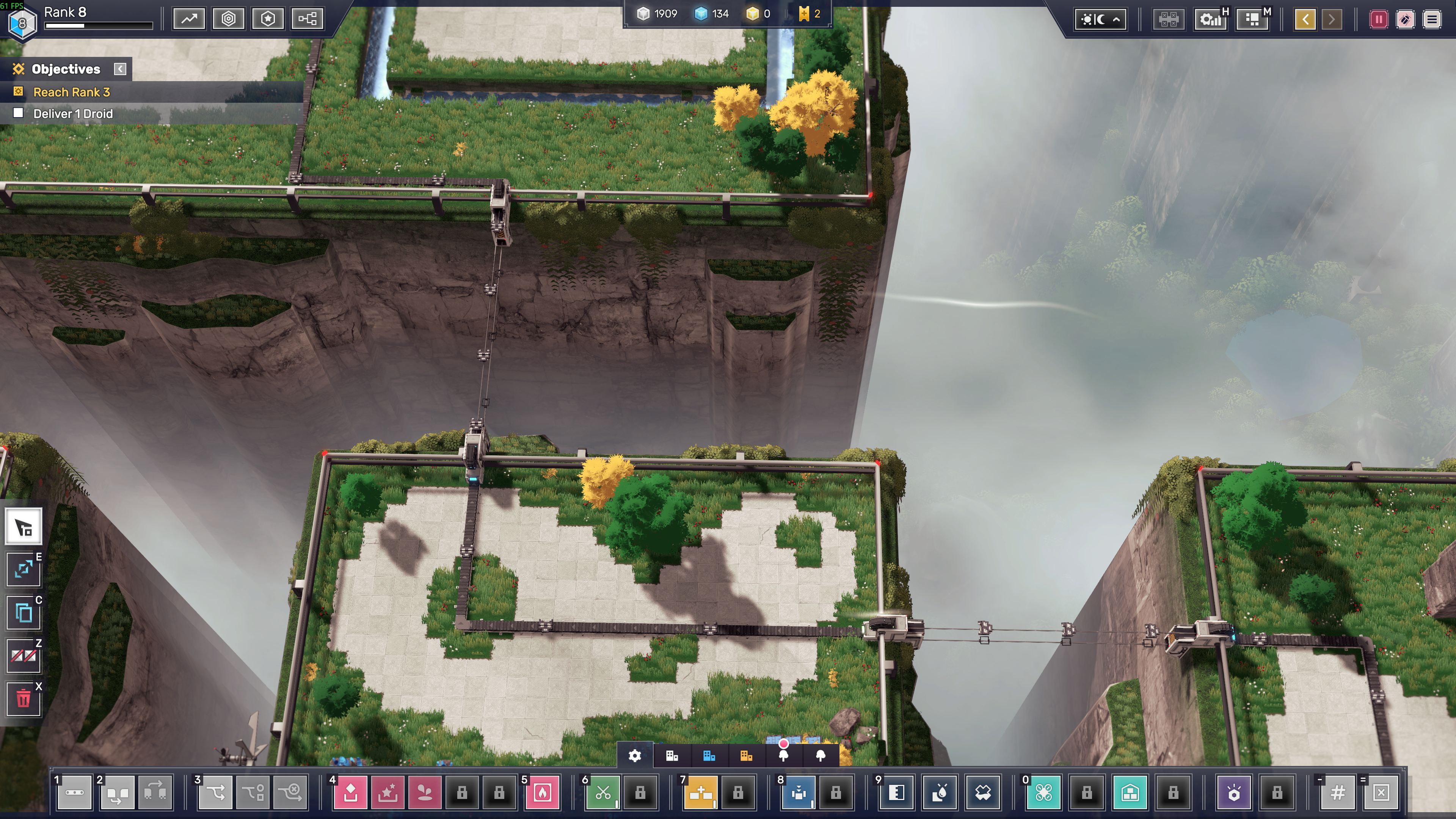The image size is (1456, 819).
Task: Open the statistics gear chart button
Action: point(1210,20)
